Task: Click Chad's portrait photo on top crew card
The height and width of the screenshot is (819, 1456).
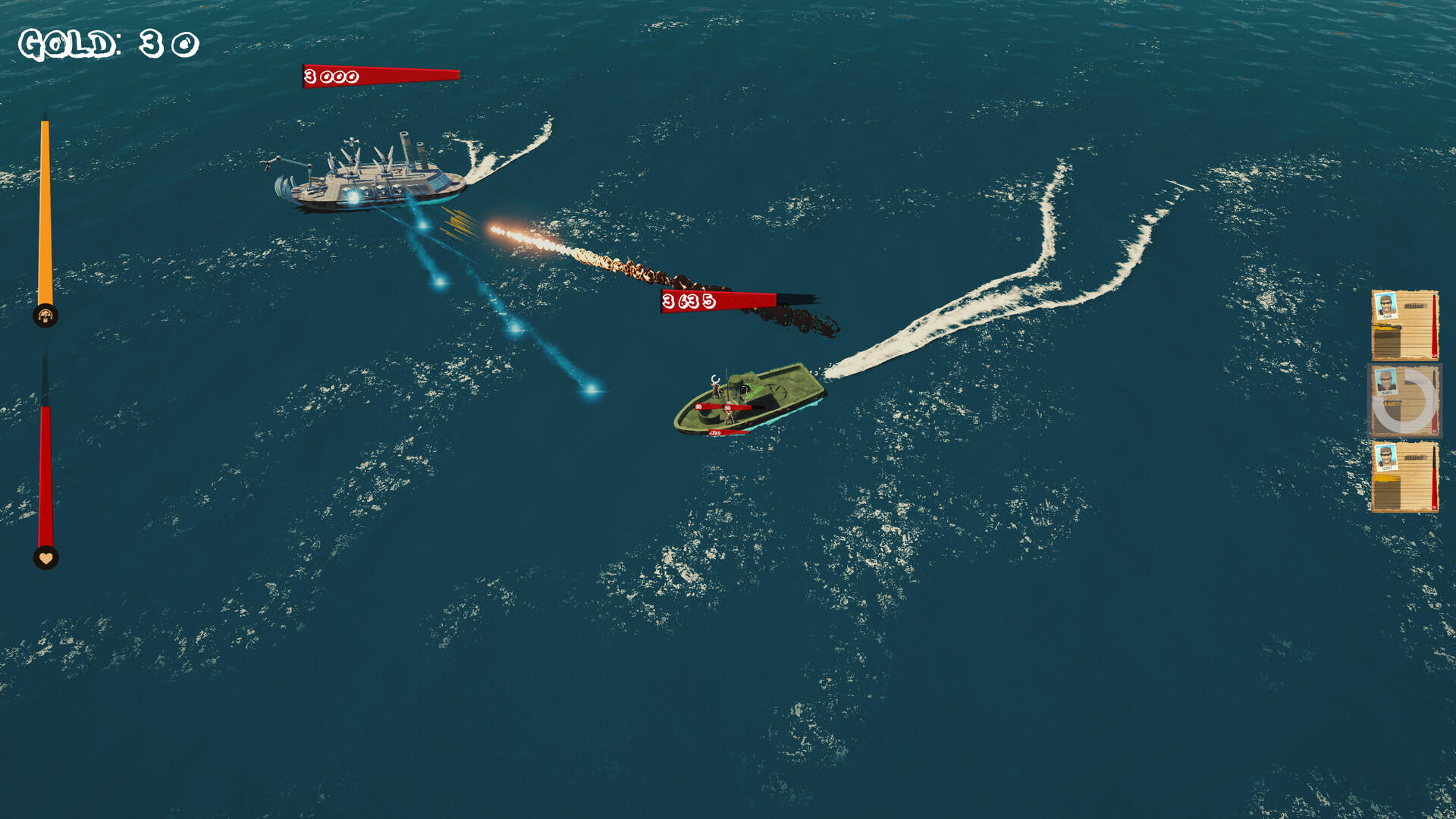Action: tap(1386, 306)
